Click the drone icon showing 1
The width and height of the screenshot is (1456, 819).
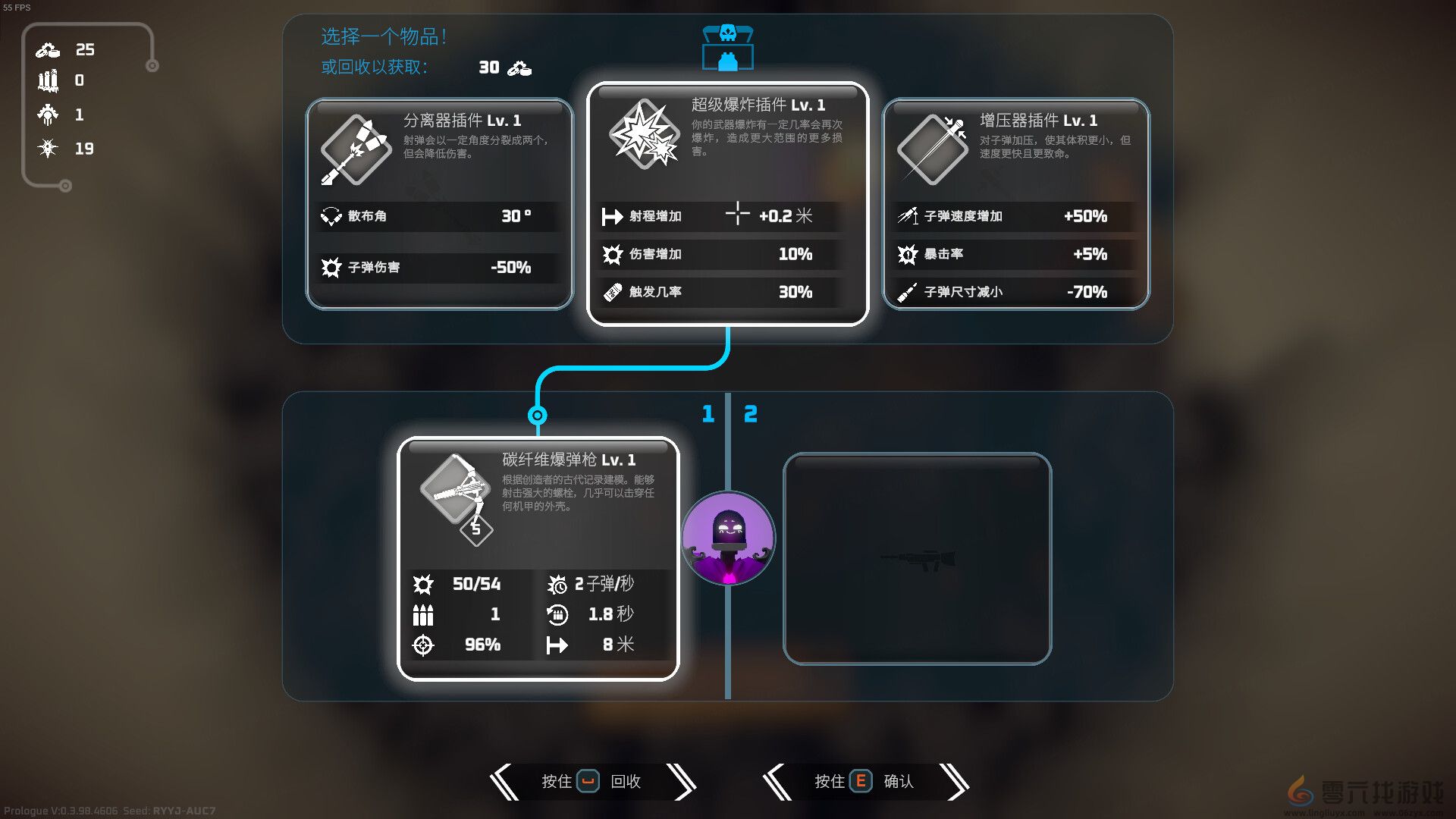click(x=47, y=115)
